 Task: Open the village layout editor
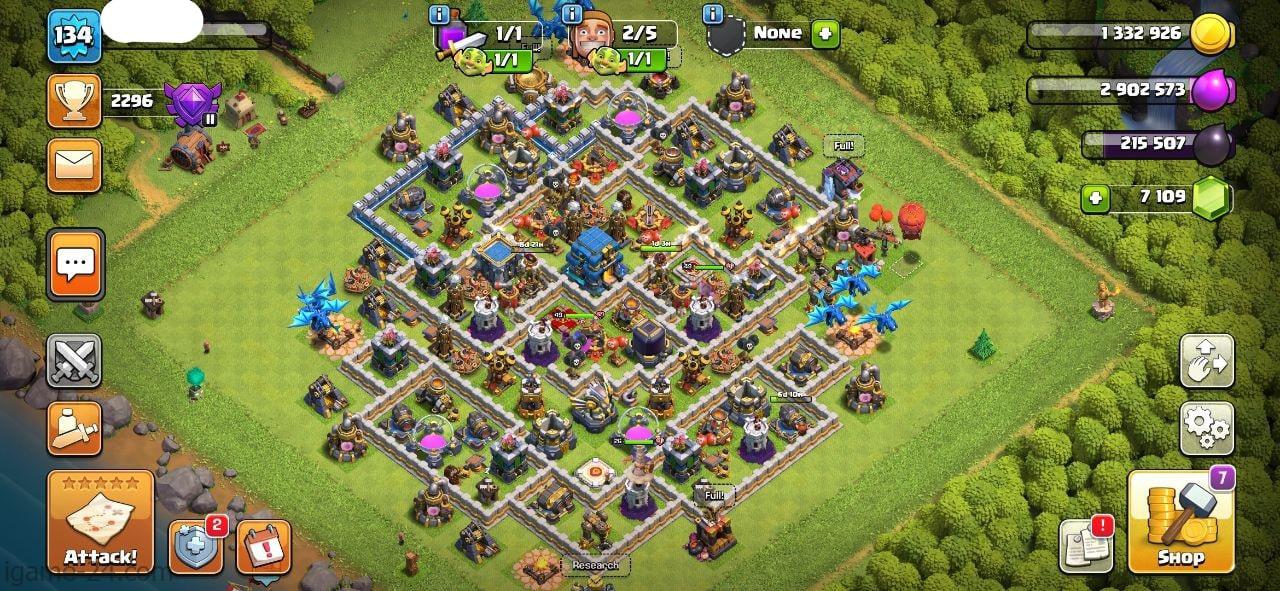coord(1207,361)
